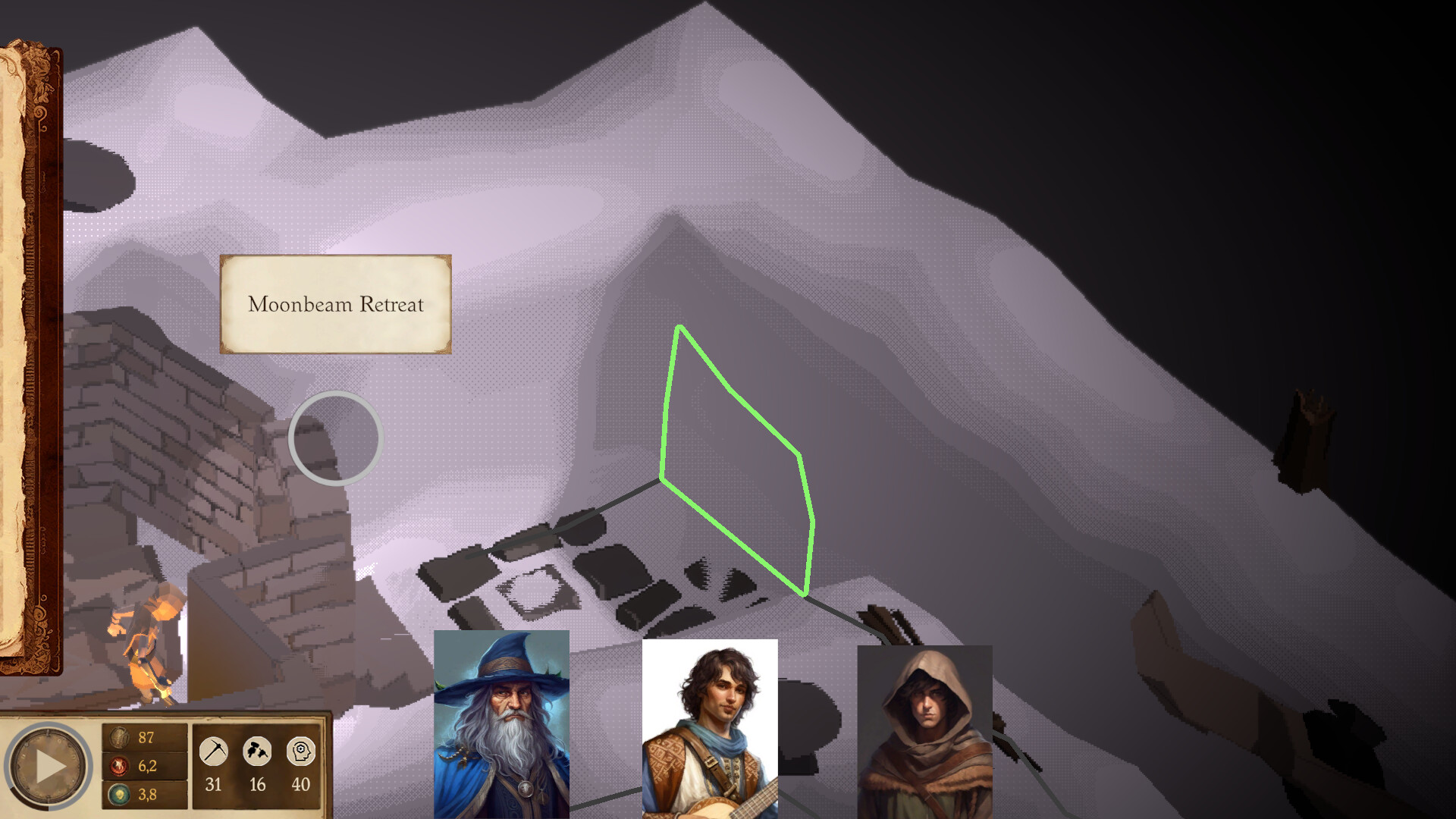Click the green coin resource icon
1456x819 pixels.
(120, 795)
